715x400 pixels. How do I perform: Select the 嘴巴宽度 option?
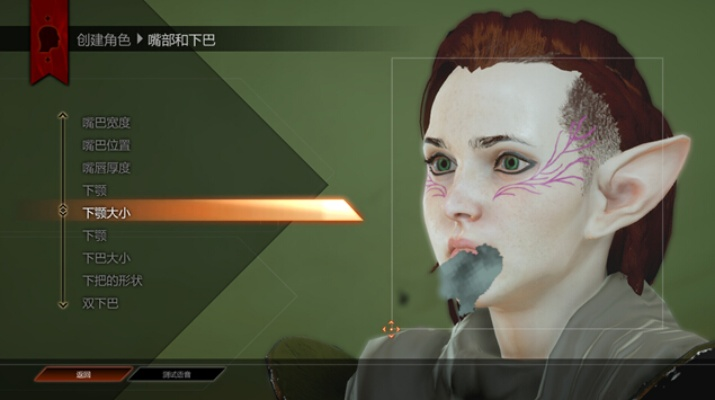pyautogui.click(x=106, y=123)
